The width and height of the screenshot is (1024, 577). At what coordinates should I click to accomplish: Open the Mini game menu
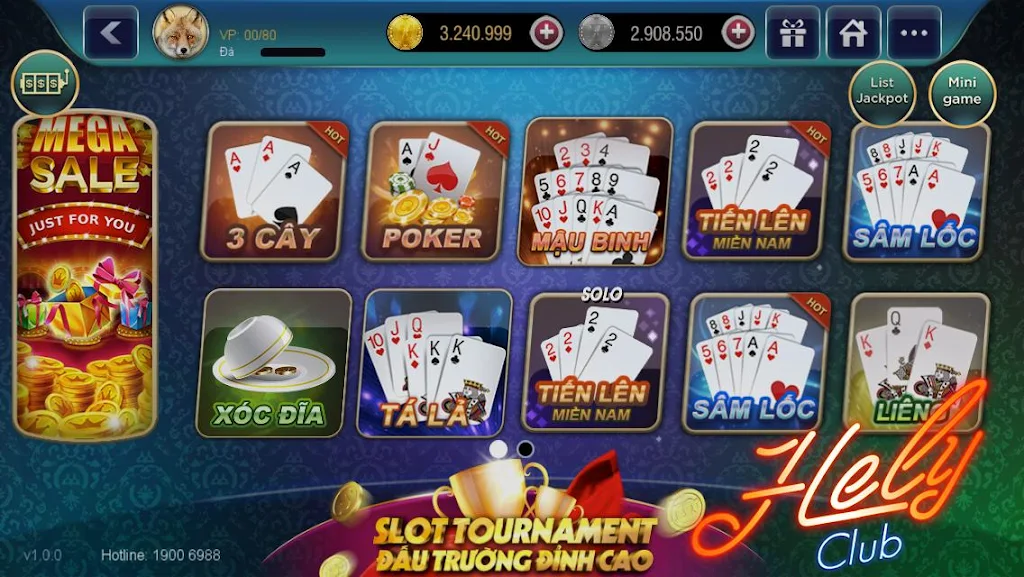[x=962, y=91]
